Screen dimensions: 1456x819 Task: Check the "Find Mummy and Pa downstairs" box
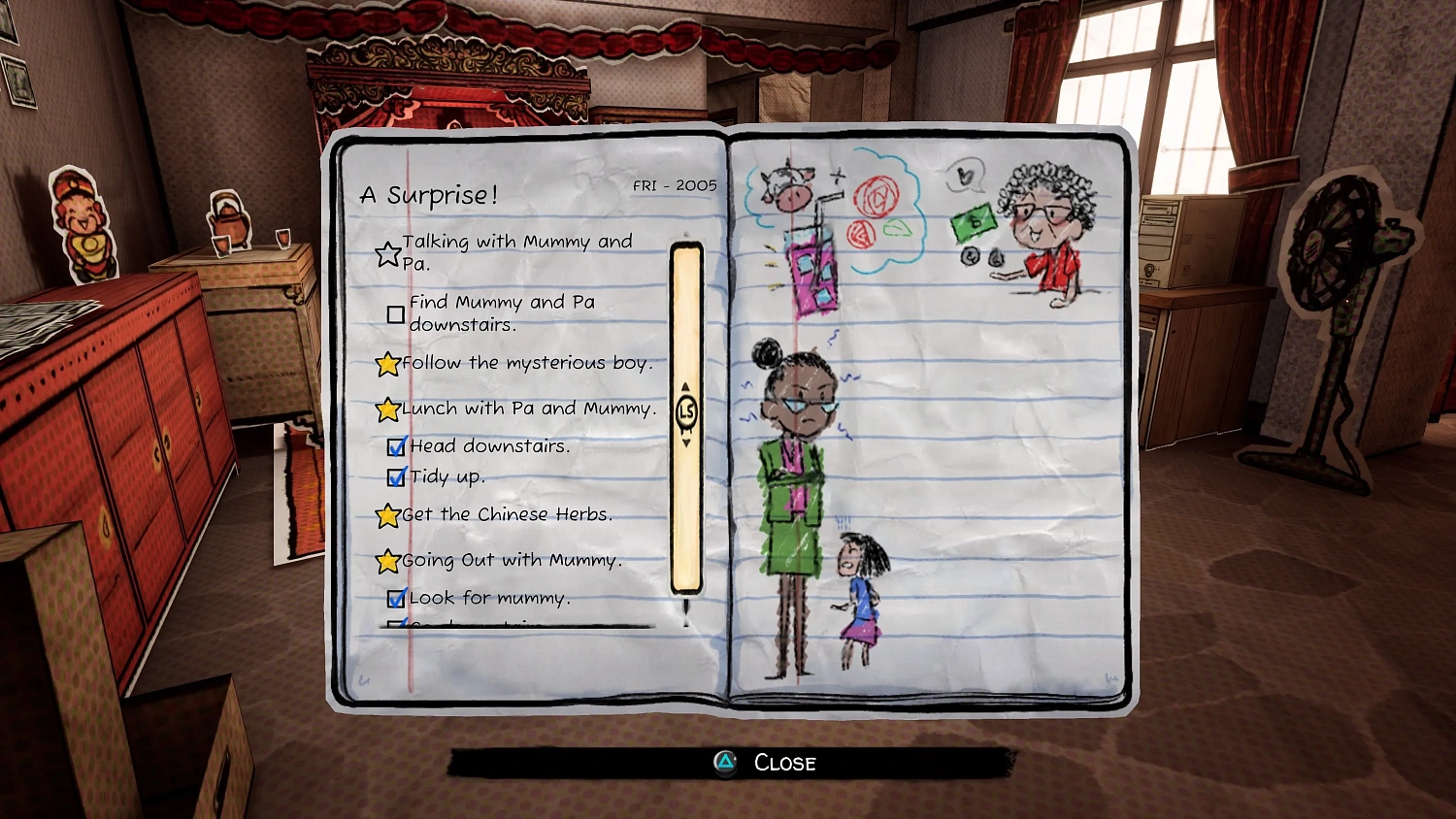(x=396, y=313)
